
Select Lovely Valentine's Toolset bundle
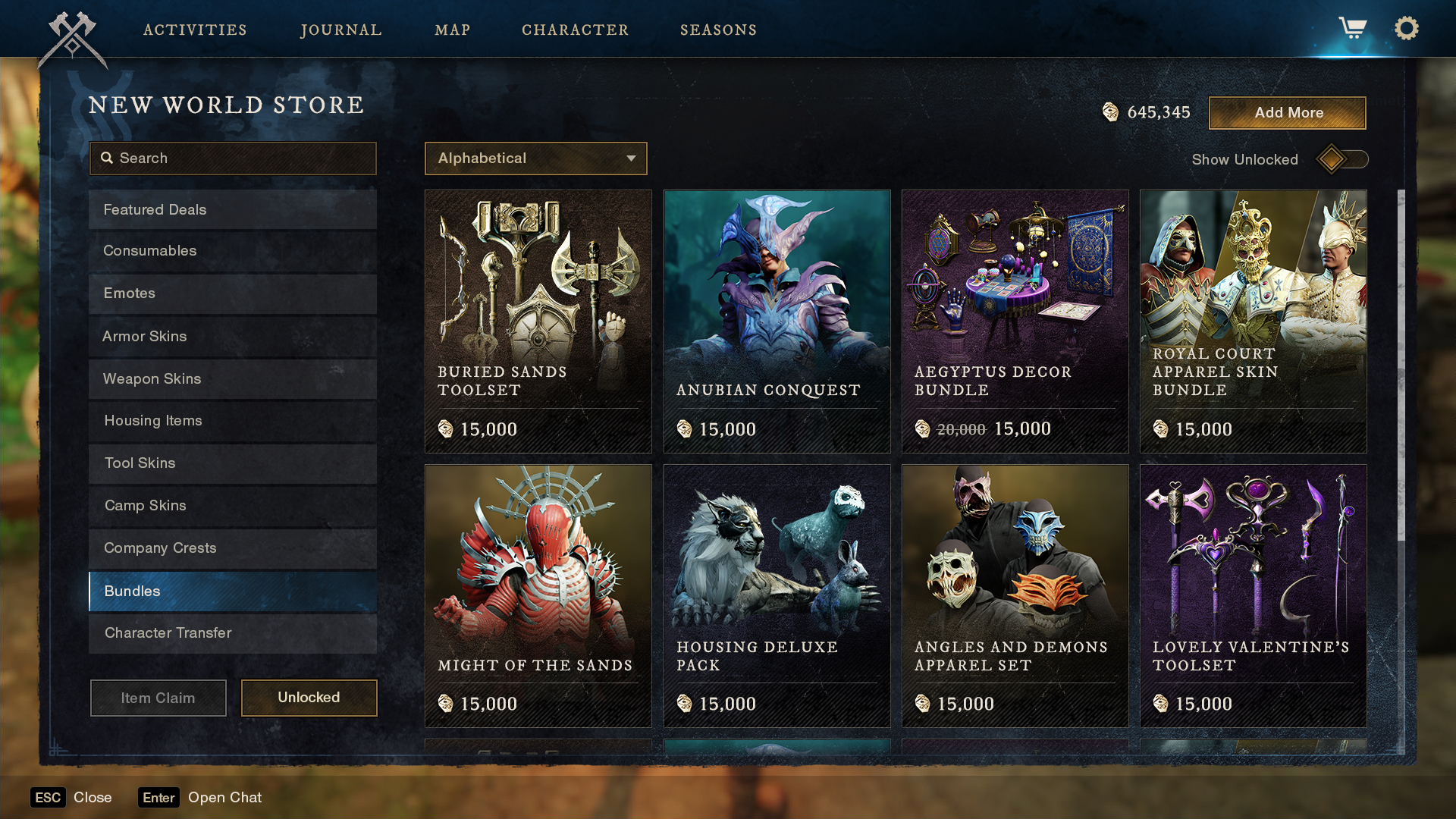[x=1253, y=596]
